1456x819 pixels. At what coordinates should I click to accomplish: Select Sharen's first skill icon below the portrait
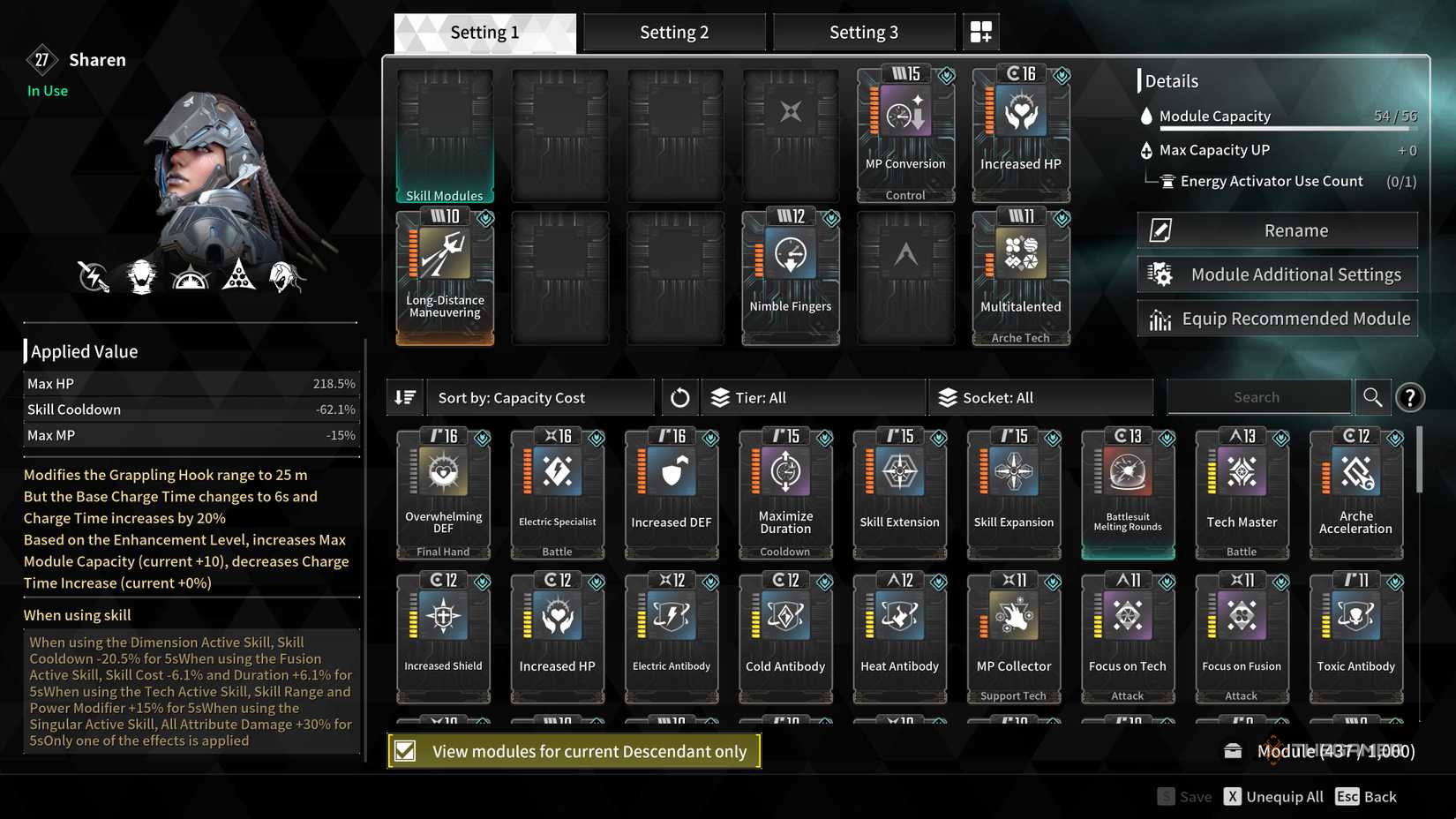click(x=94, y=276)
